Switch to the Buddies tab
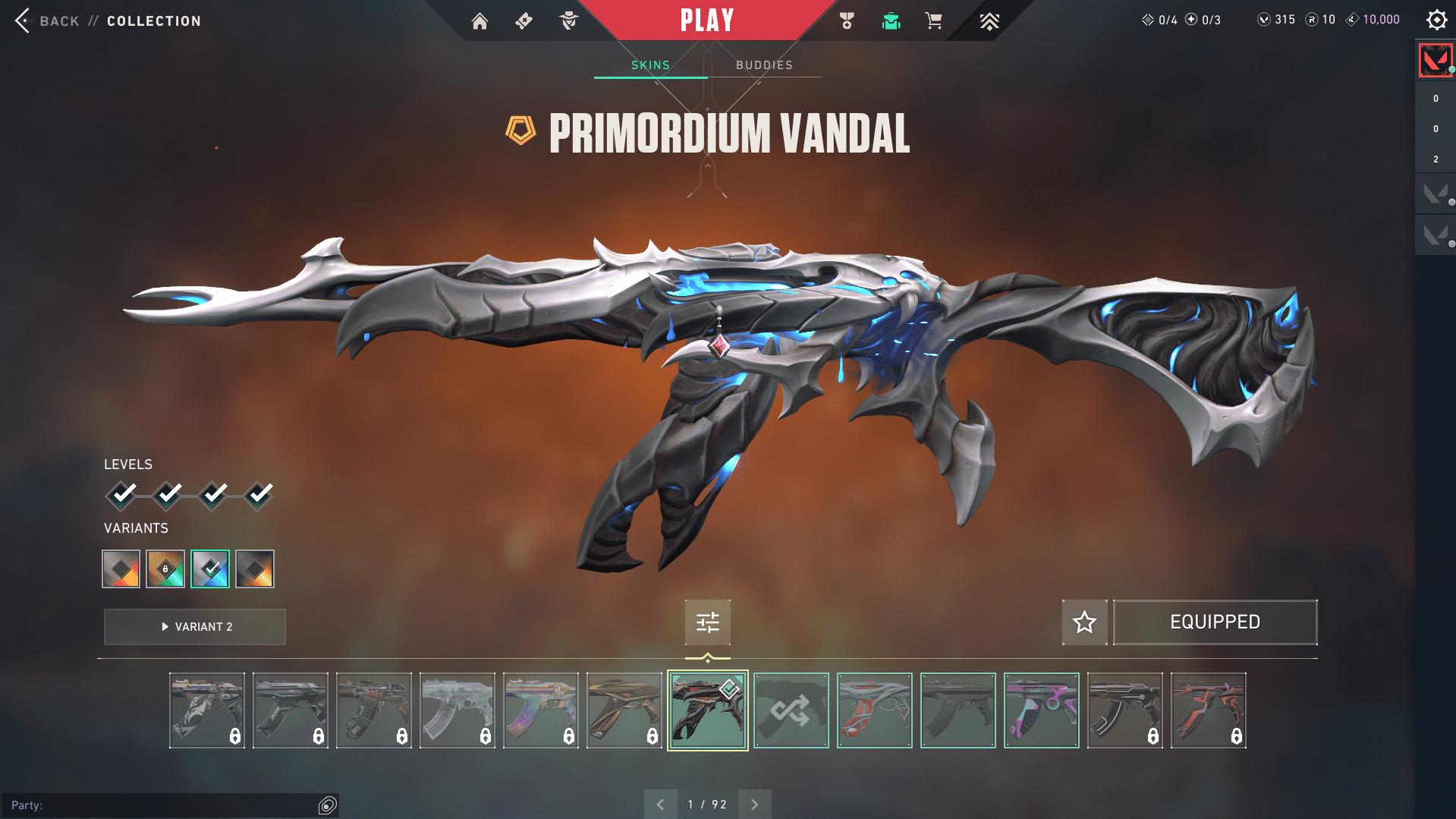Image resolution: width=1456 pixels, height=819 pixels. 764,65
